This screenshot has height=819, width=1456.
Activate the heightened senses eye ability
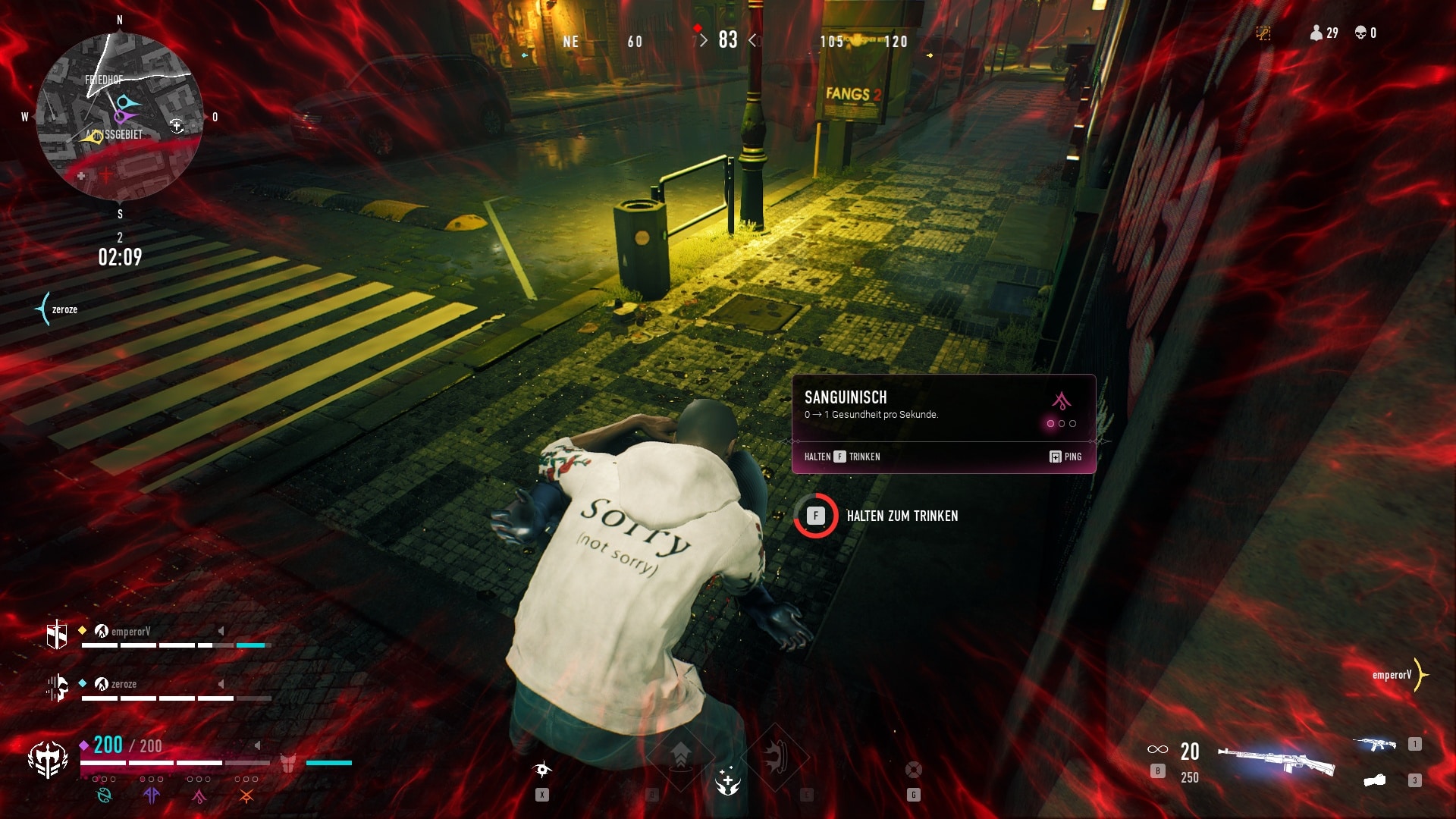[x=542, y=770]
